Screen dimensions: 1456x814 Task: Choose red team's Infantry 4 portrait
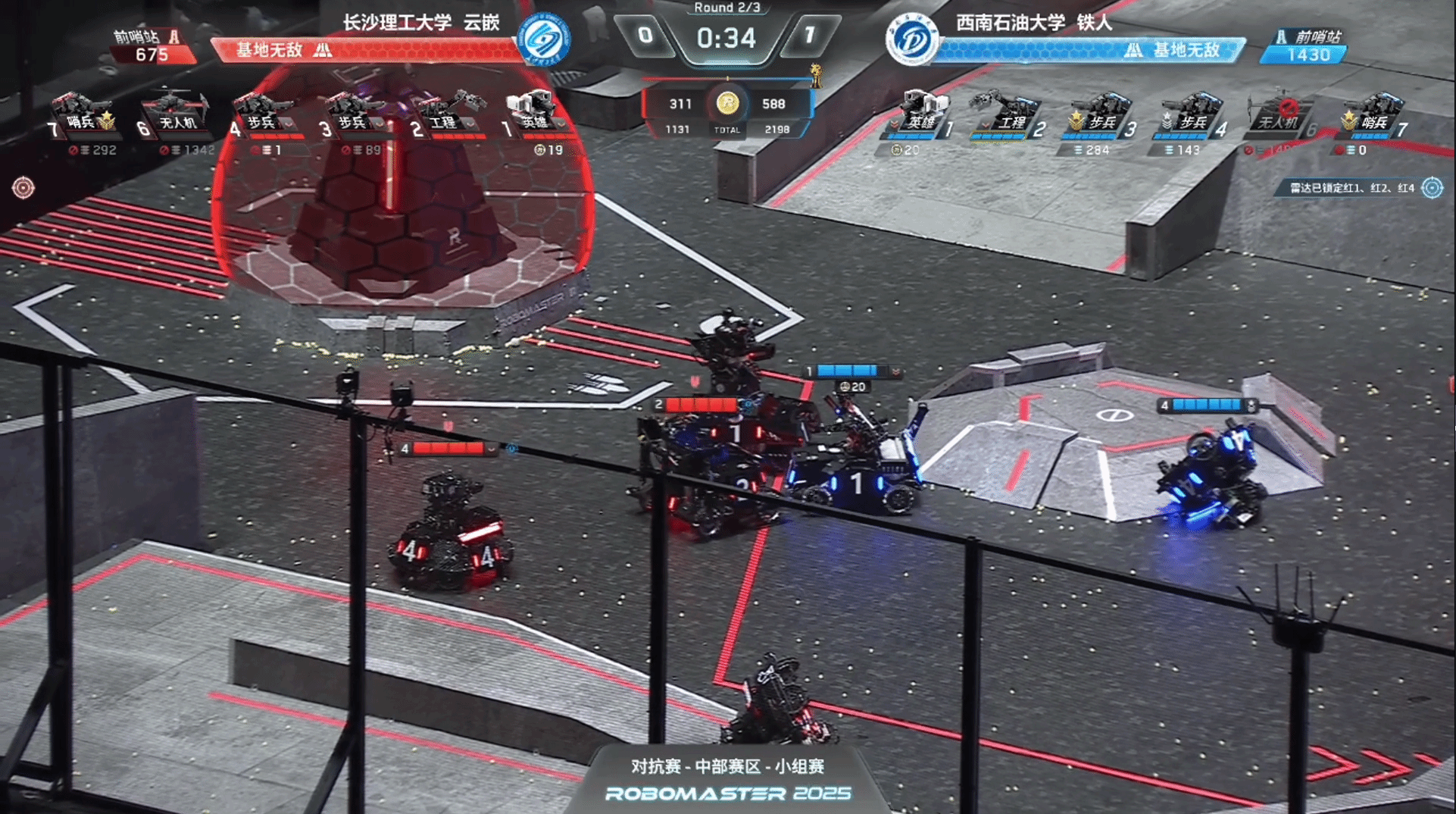point(263,114)
